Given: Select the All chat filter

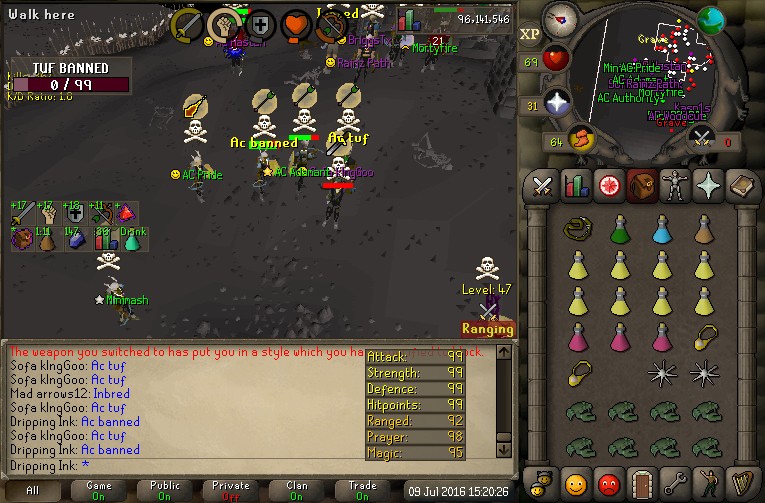Looking at the screenshot, I should 33,490.
